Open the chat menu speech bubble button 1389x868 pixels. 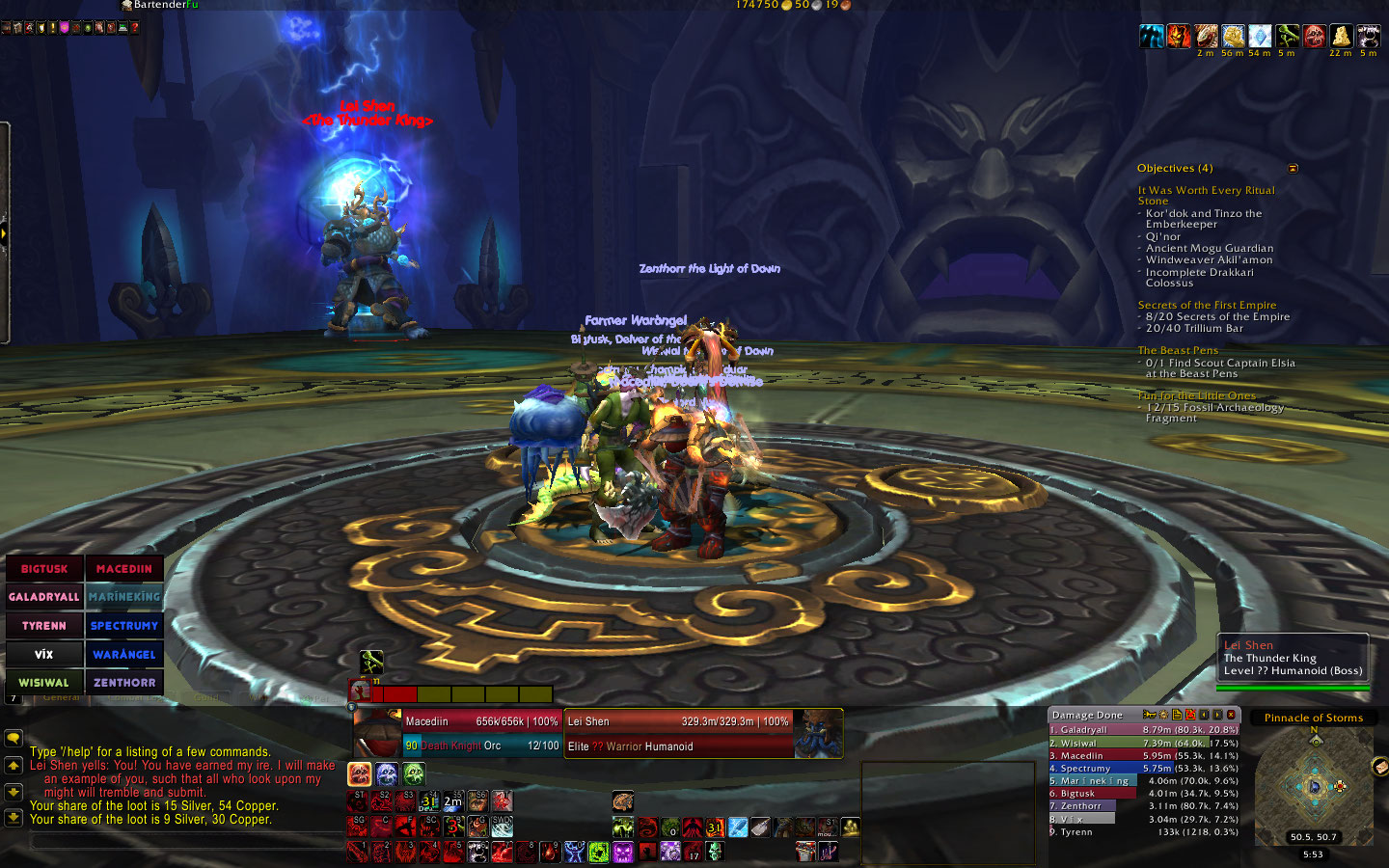(14, 738)
